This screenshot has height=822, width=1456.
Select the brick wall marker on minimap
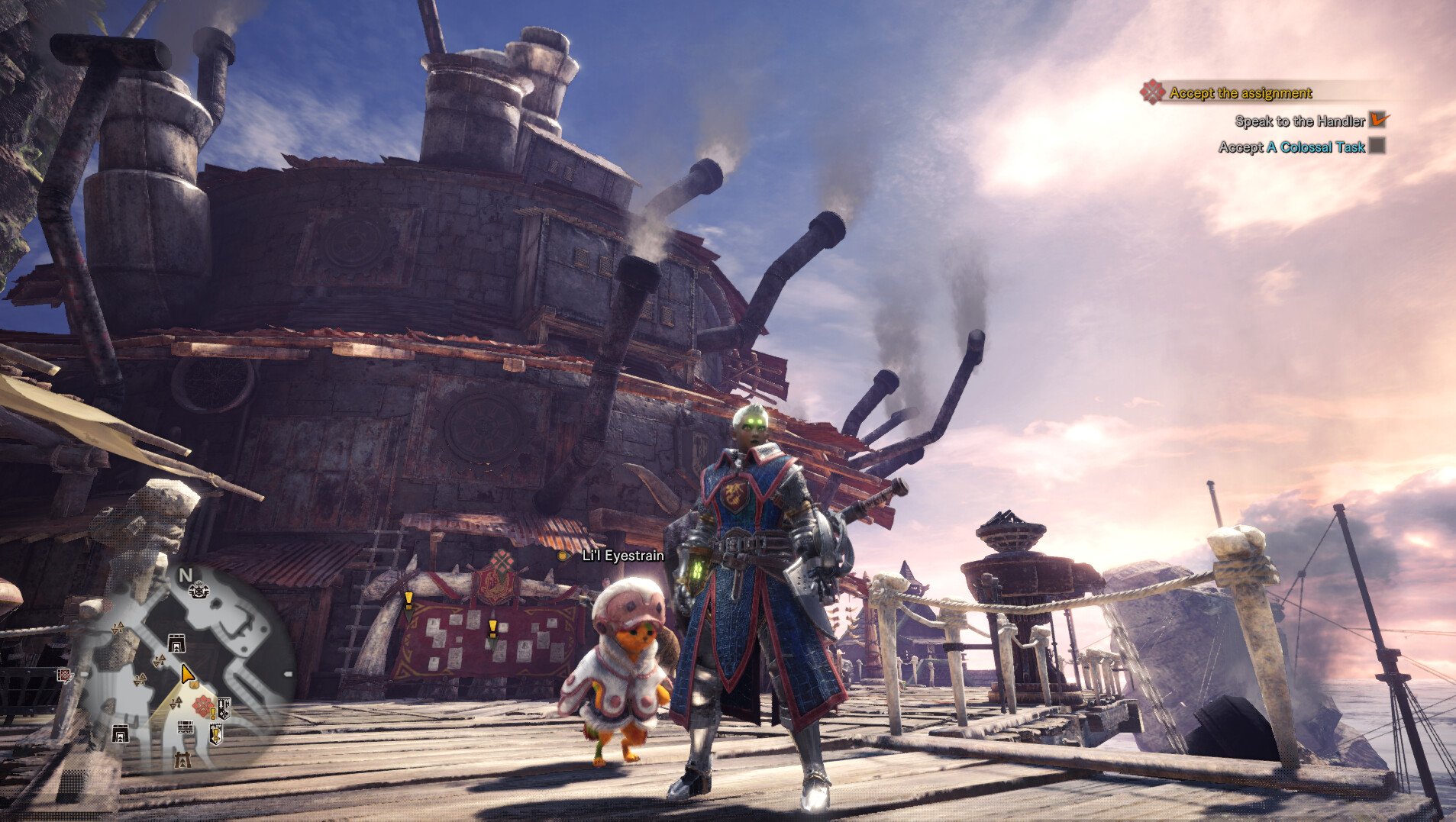pos(186,727)
